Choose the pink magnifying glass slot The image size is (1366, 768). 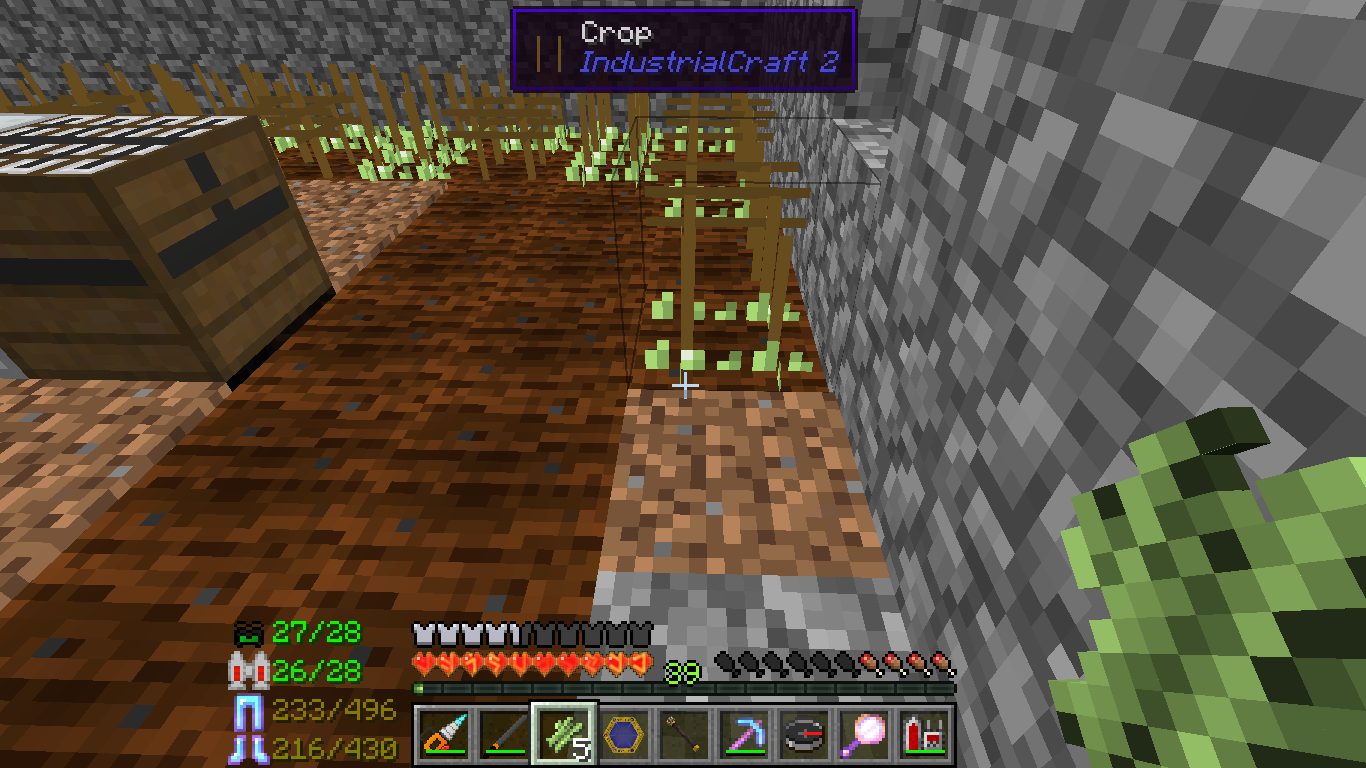coord(864,735)
